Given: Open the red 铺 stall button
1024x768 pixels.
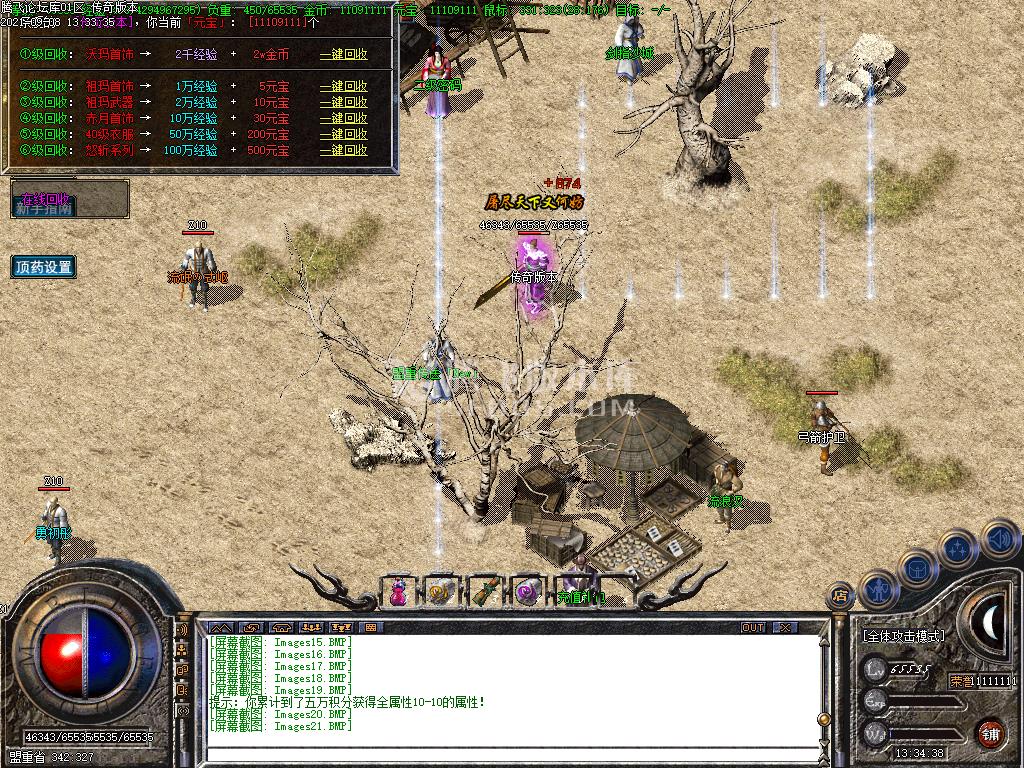Looking at the screenshot, I should (989, 732).
